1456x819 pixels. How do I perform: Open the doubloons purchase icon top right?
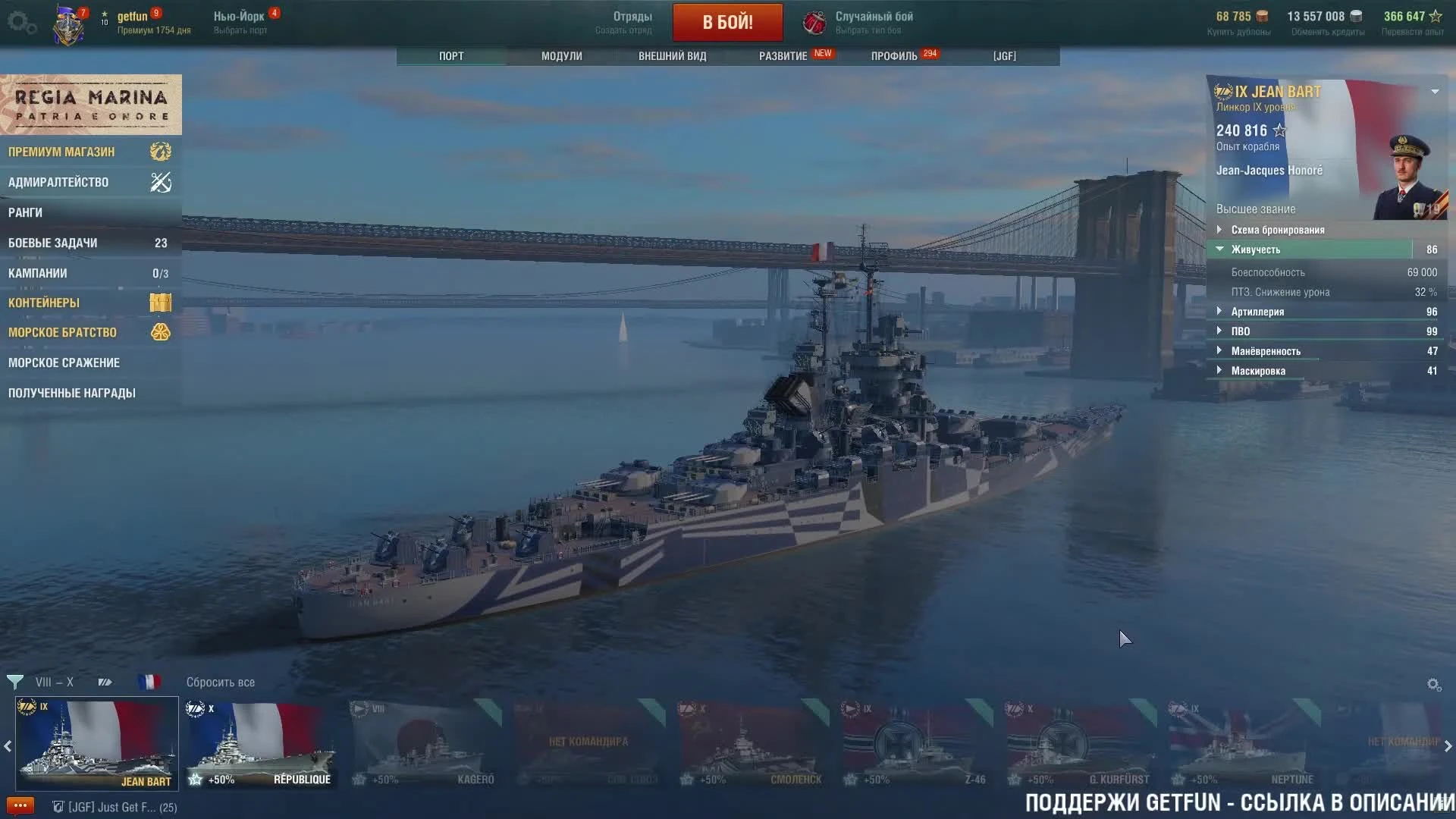coord(1261,15)
